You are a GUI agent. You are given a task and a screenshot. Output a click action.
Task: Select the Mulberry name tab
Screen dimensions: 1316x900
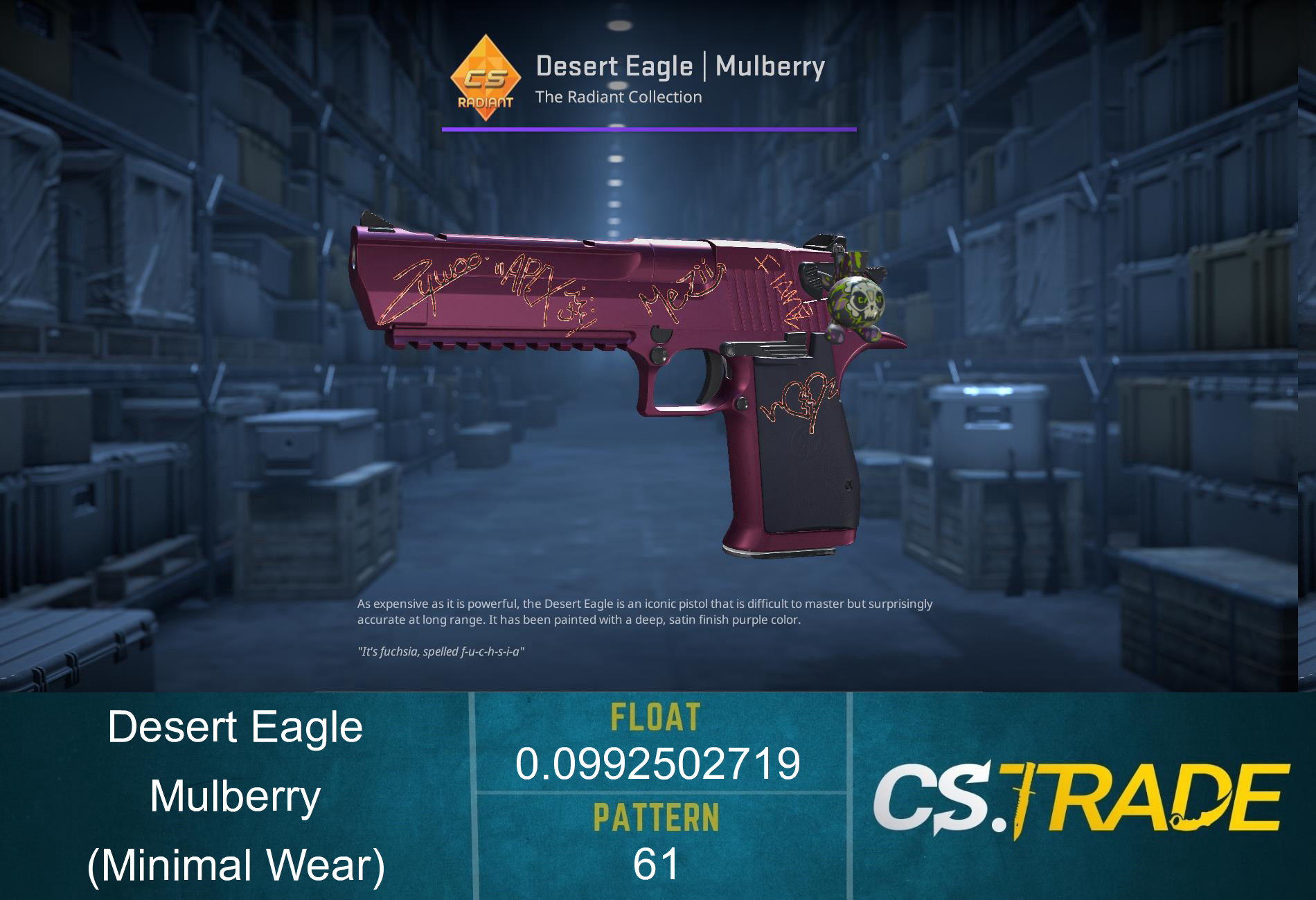[x=235, y=796]
